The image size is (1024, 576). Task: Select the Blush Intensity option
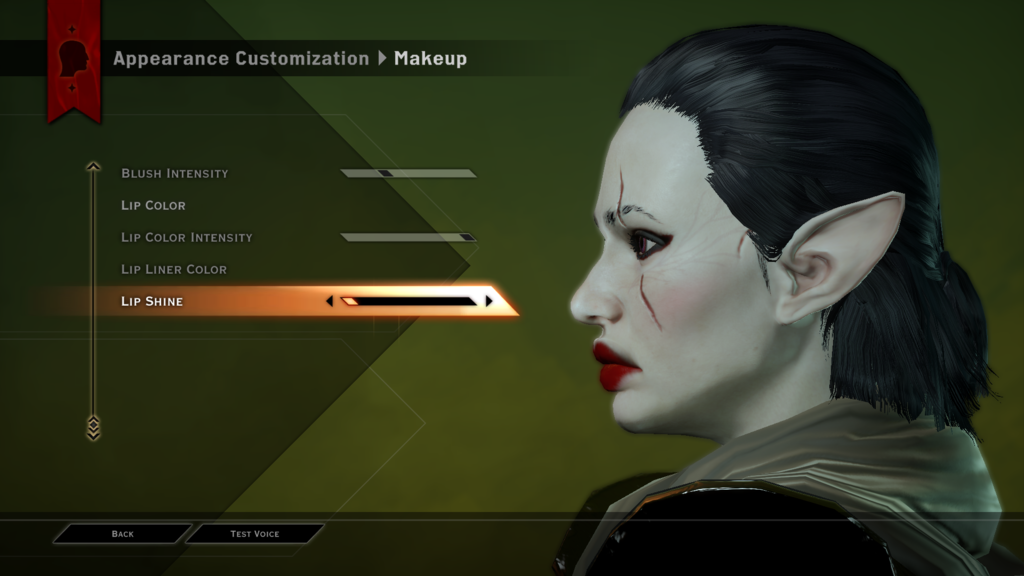175,173
